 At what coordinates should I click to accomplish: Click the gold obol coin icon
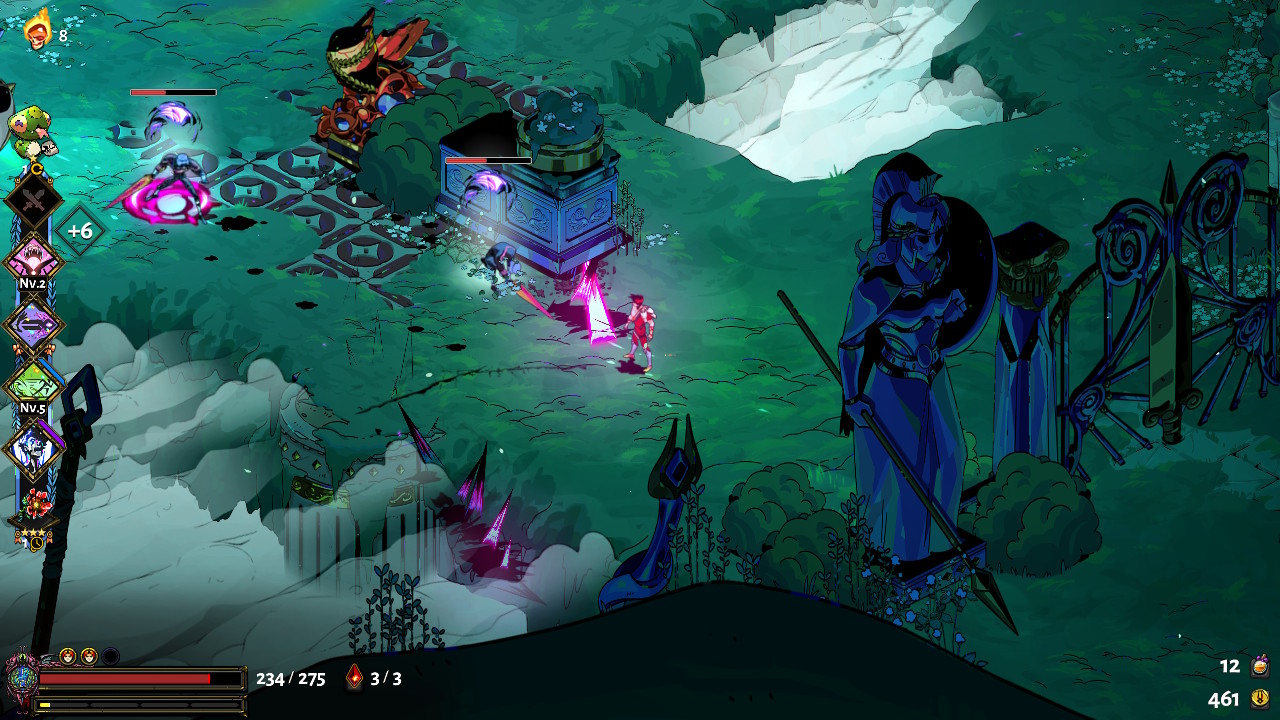click(x=1260, y=699)
